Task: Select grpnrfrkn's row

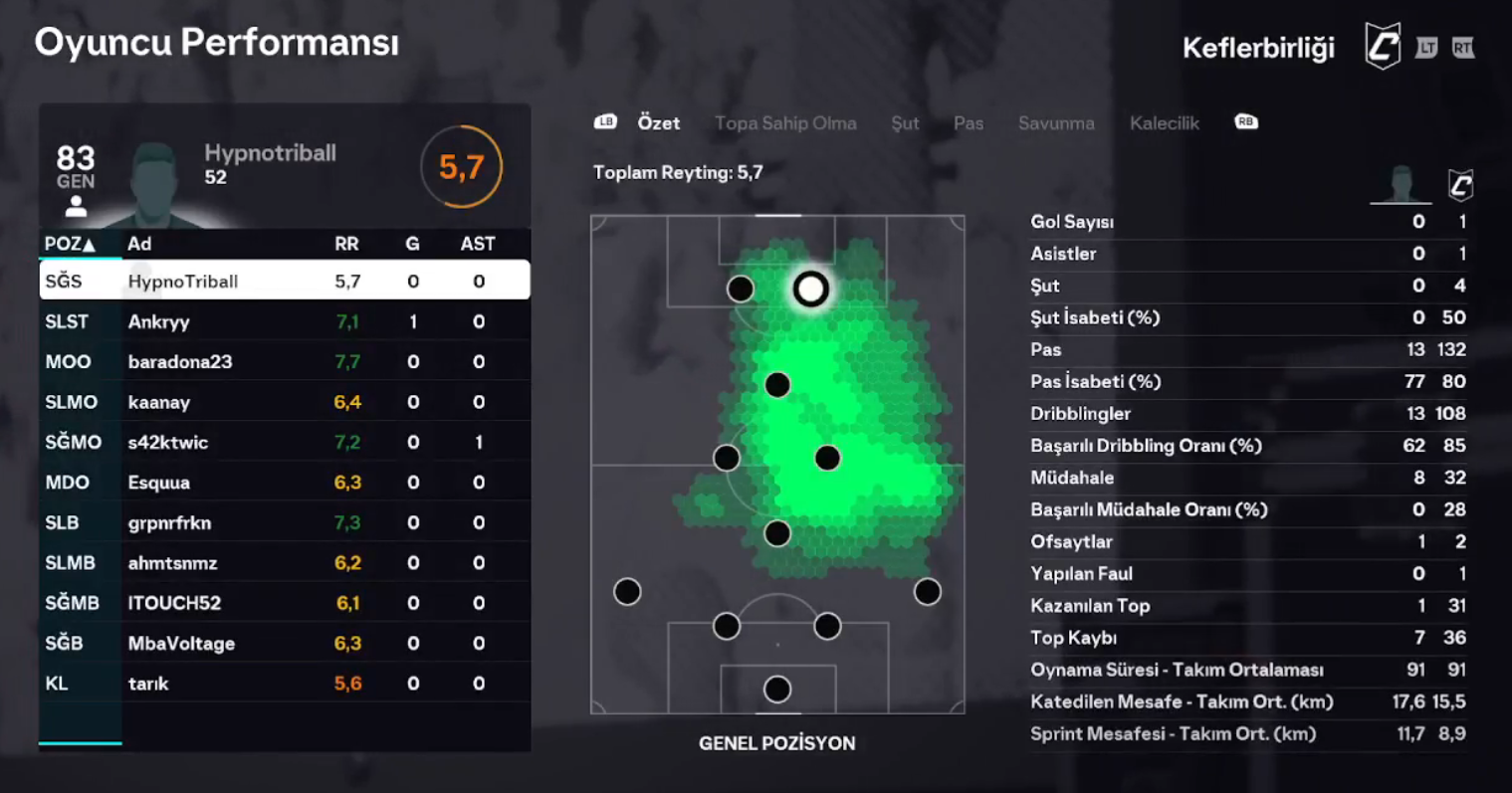Action: click(x=284, y=522)
